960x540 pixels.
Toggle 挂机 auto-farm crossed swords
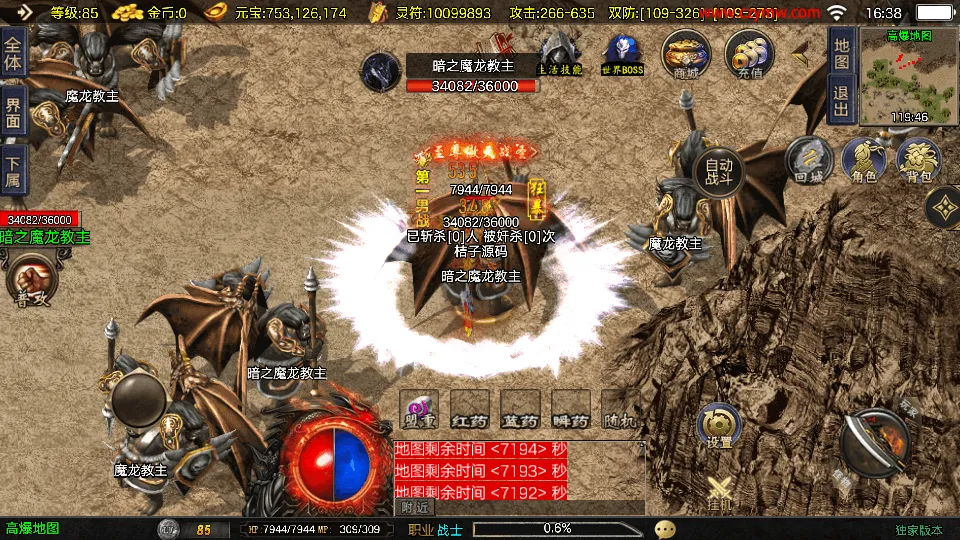720,492
